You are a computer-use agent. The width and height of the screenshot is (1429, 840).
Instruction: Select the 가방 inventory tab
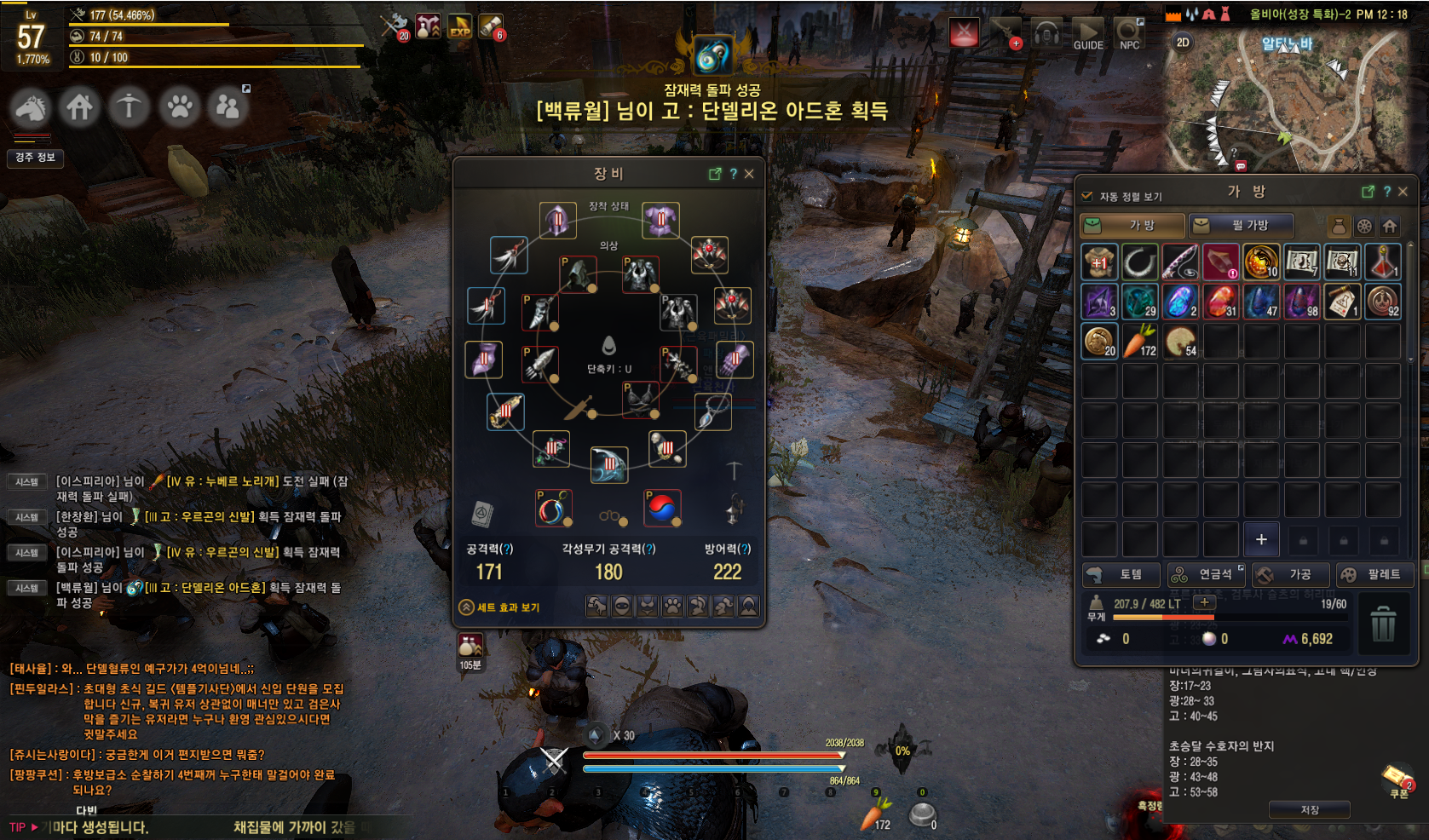[x=1132, y=225]
